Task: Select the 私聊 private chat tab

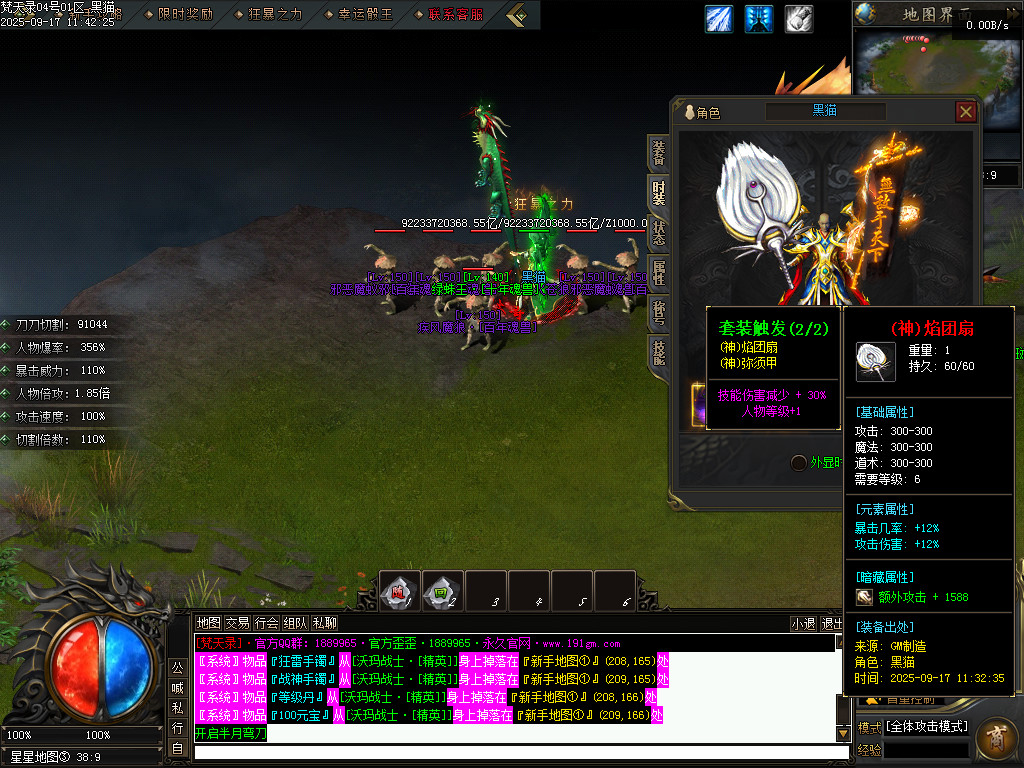Action: 324,623
